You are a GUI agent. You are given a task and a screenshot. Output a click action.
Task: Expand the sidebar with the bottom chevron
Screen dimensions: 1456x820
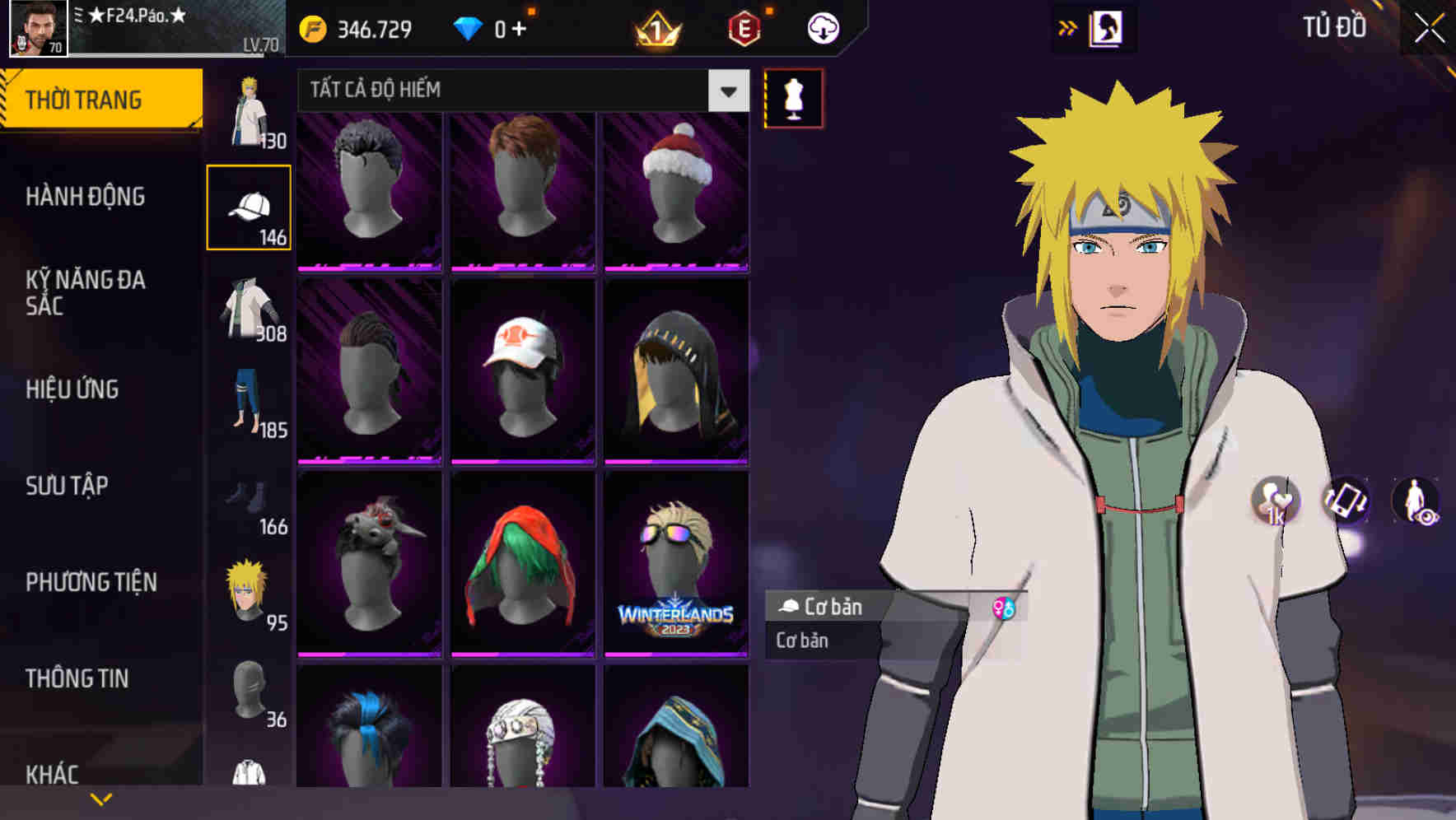point(100,798)
